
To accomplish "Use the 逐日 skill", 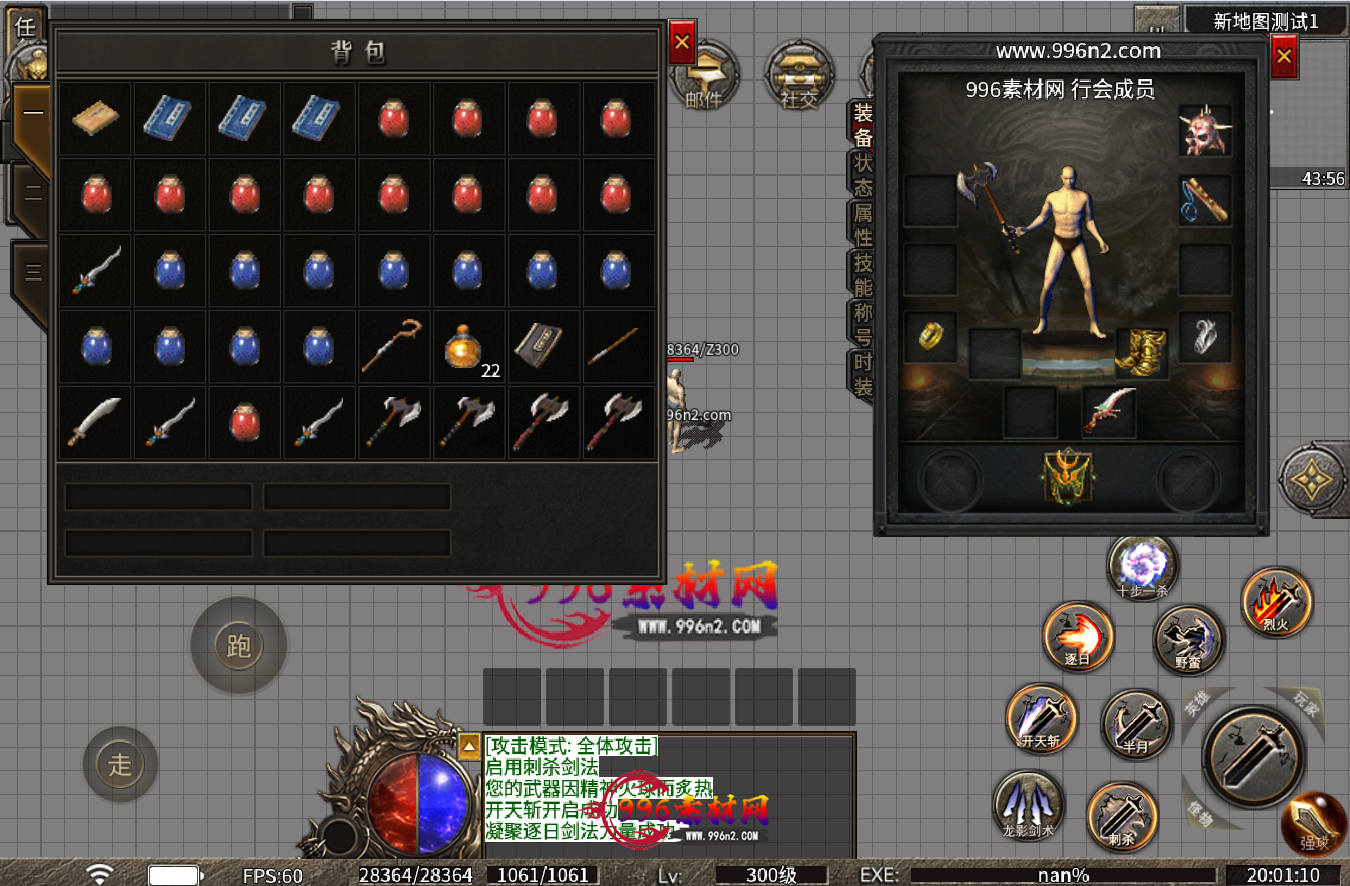I will click(1078, 636).
